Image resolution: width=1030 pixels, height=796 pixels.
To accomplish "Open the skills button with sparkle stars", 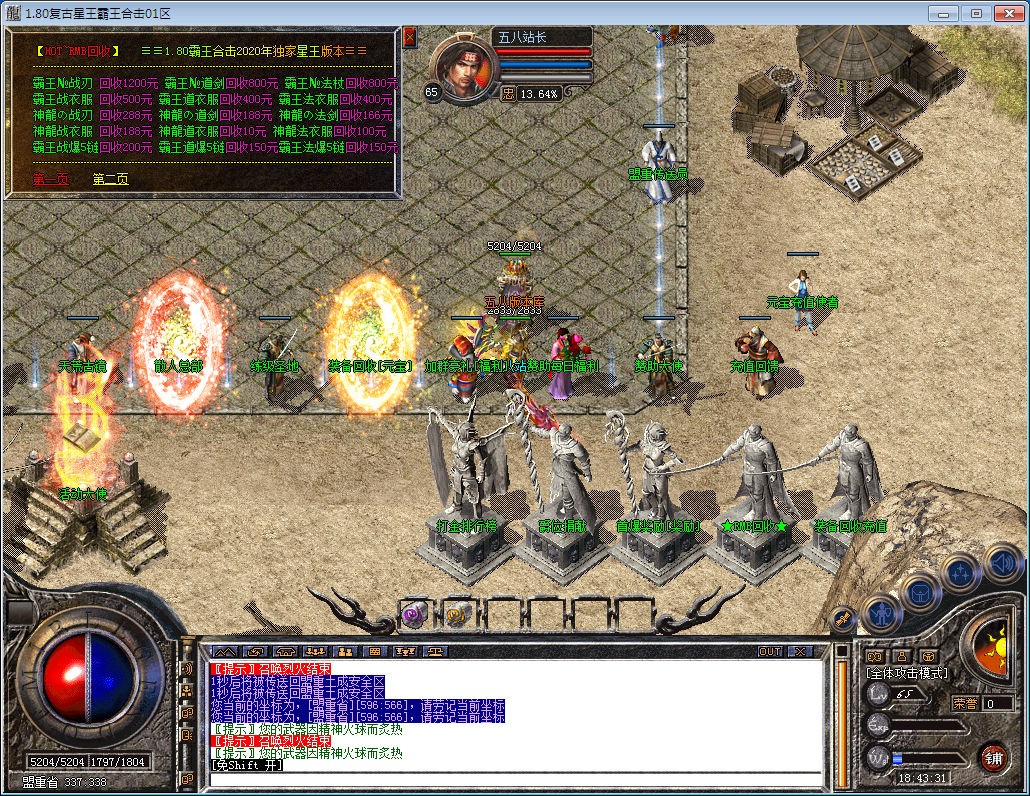I will coord(960,572).
